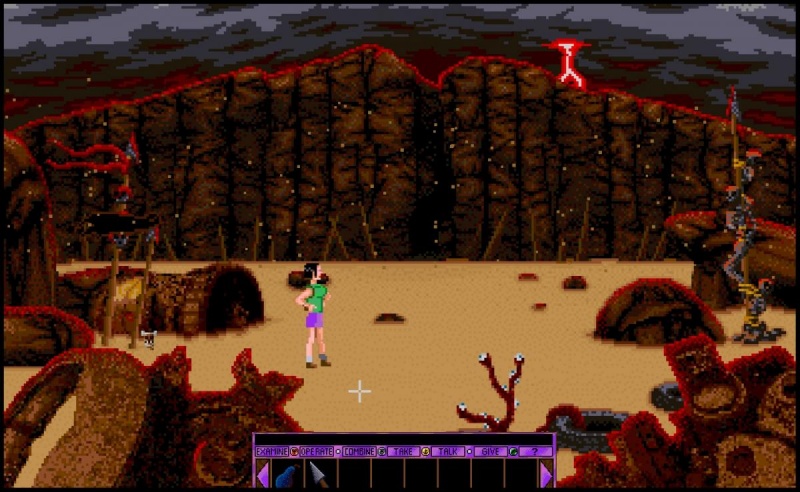This screenshot has height=492, width=800.
Task: Select the blue item in inventory
Action: click(286, 474)
